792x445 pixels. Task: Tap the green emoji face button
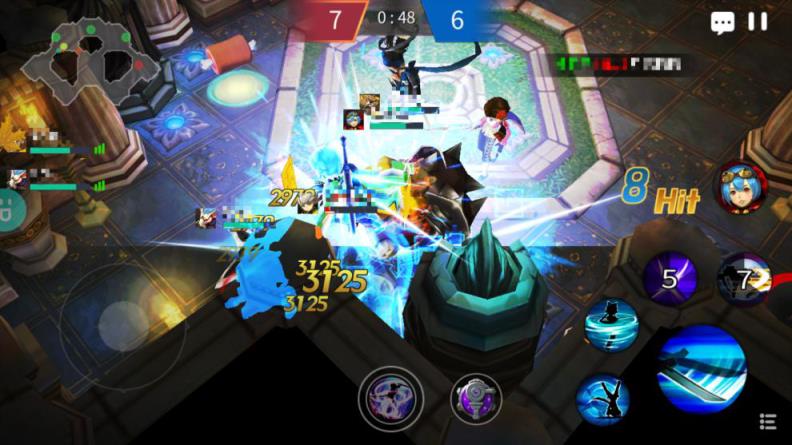point(7,212)
